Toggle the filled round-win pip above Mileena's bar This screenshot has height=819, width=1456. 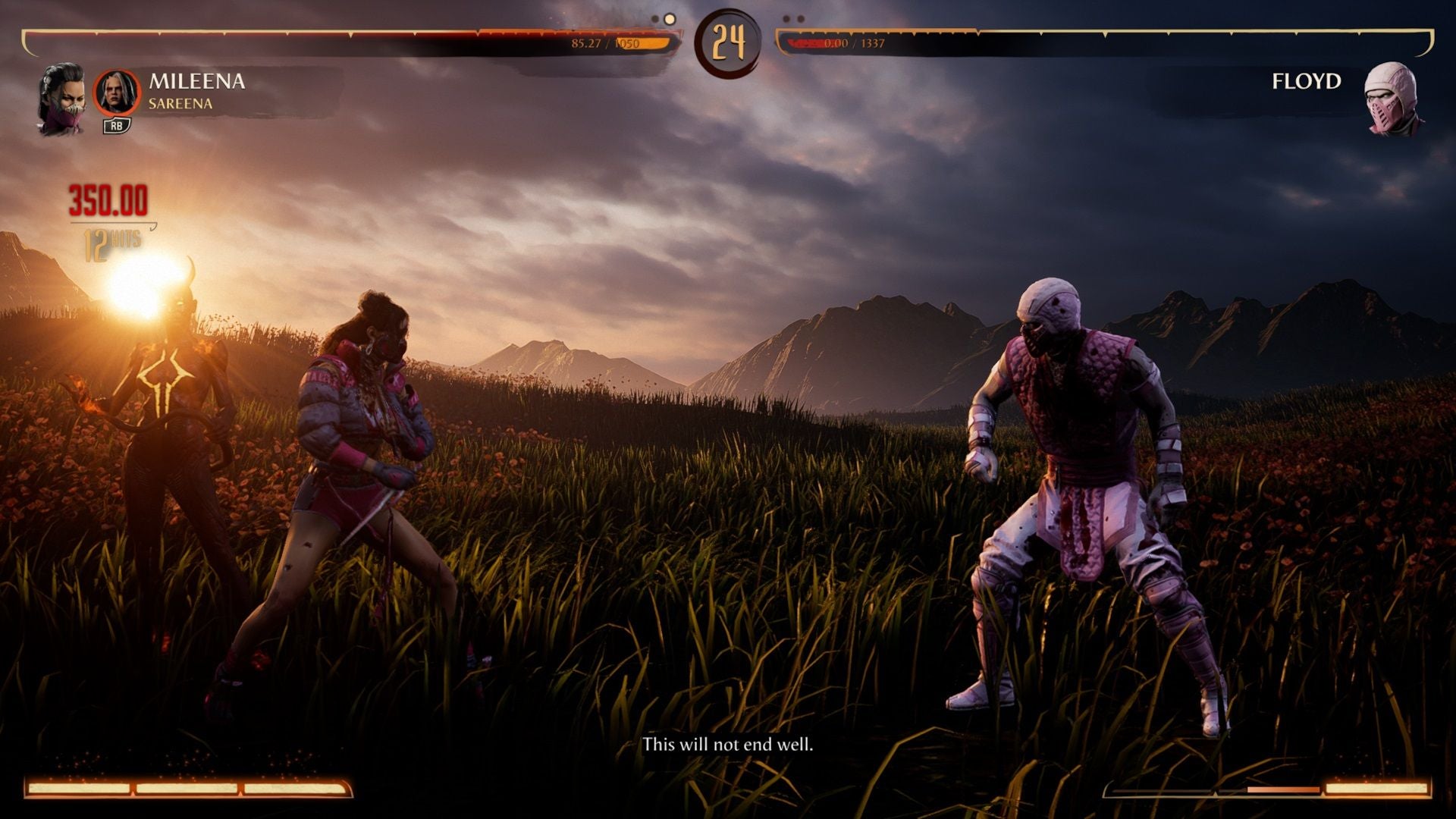pos(670,18)
